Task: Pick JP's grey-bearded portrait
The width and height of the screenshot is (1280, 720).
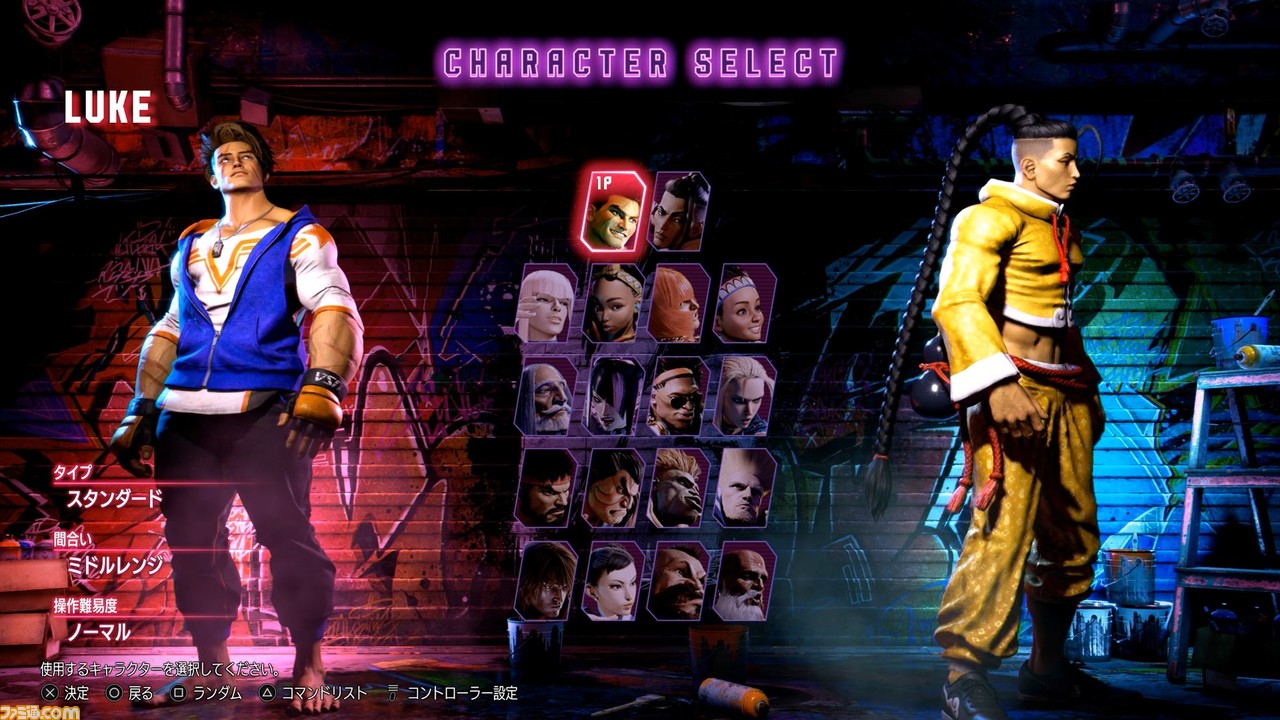Action: [546, 396]
